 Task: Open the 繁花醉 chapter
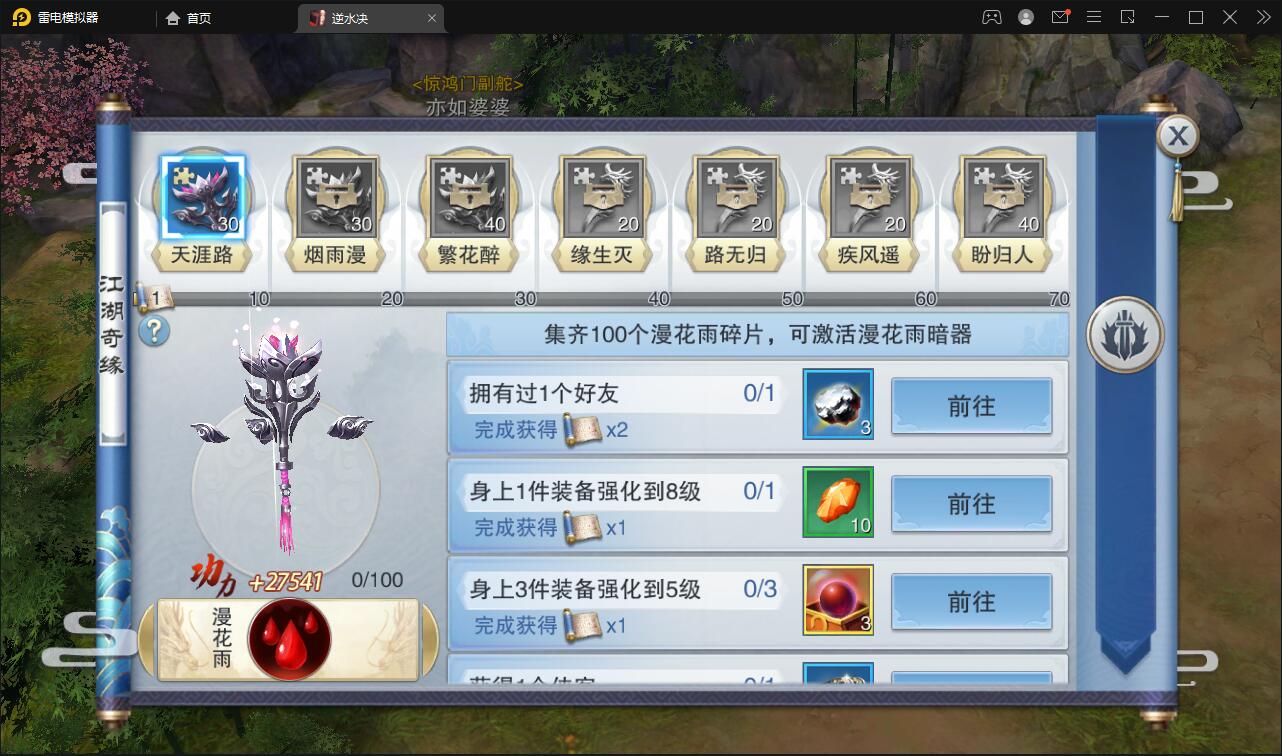pos(469,197)
